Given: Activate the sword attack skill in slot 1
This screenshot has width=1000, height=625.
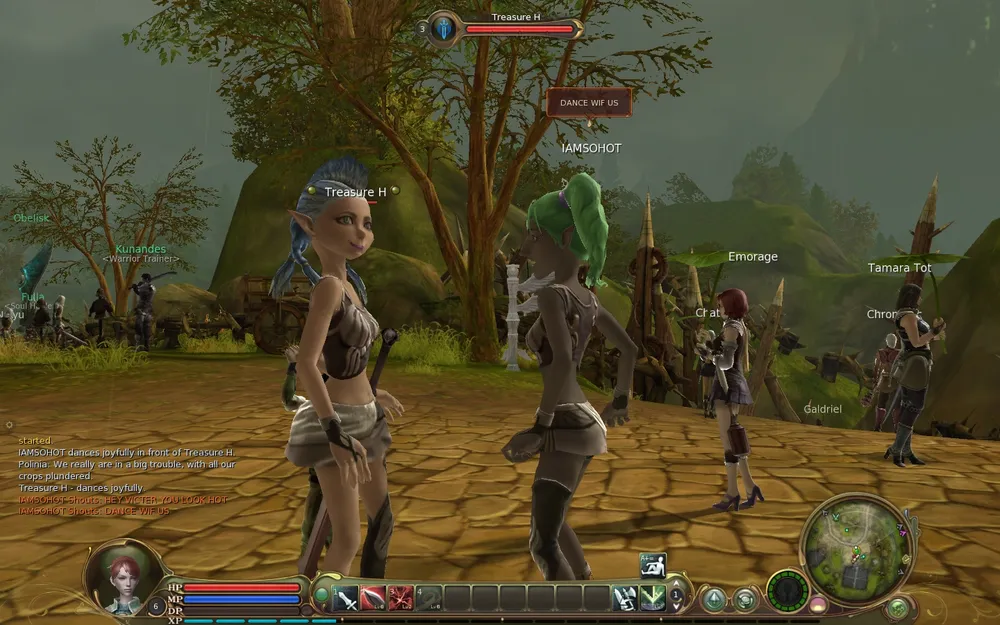Looking at the screenshot, I should [x=346, y=598].
